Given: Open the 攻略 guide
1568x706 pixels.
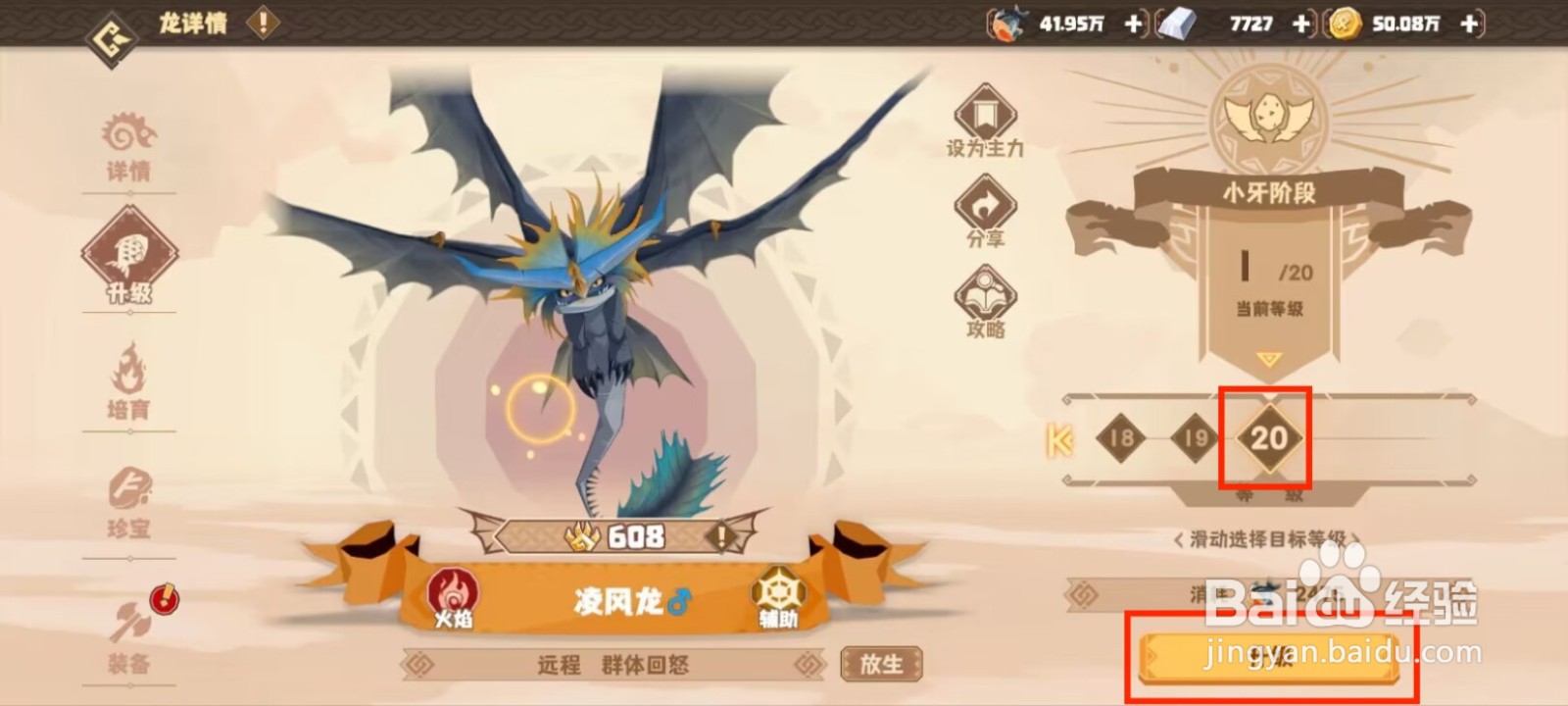Looking at the screenshot, I should click(x=984, y=299).
